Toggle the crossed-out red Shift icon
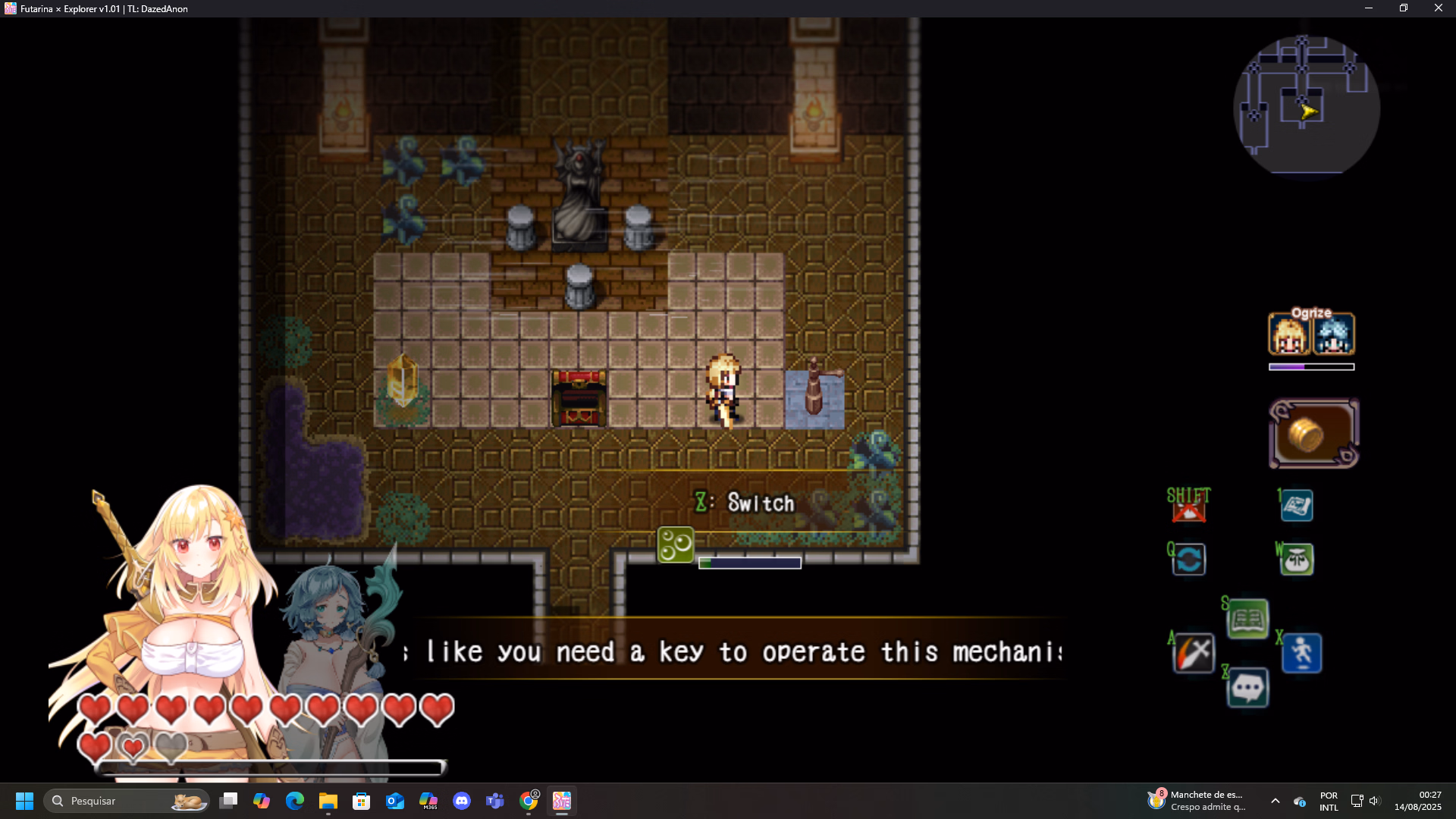 tap(1188, 506)
